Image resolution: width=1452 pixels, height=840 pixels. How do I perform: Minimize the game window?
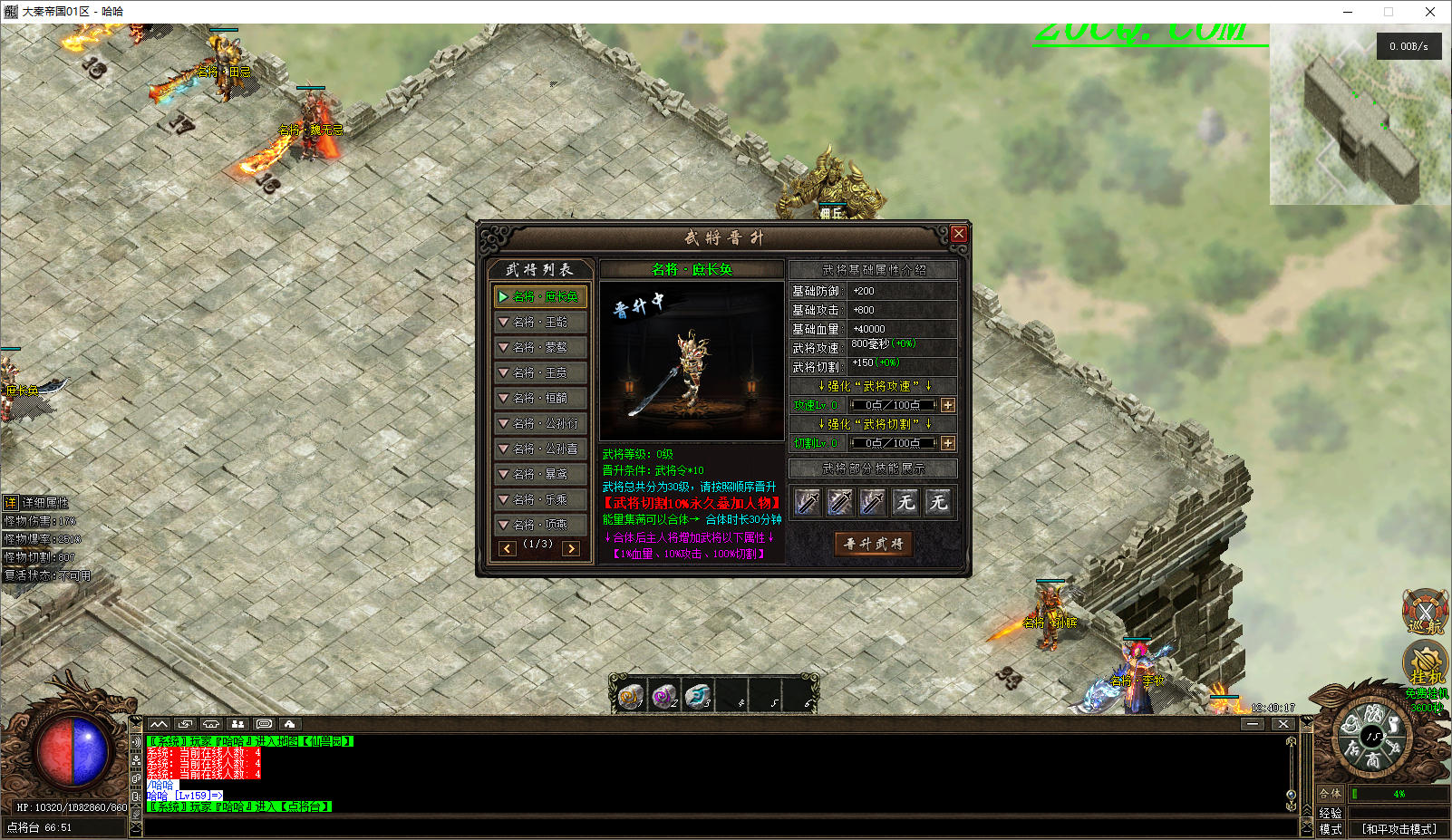click(x=1348, y=12)
